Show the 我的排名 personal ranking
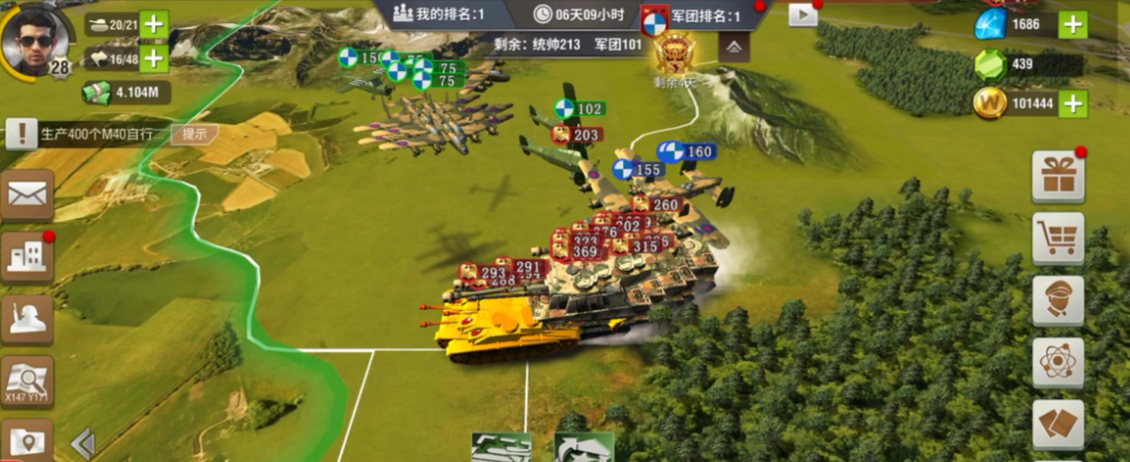The width and height of the screenshot is (1130, 462). coord(439,15)
